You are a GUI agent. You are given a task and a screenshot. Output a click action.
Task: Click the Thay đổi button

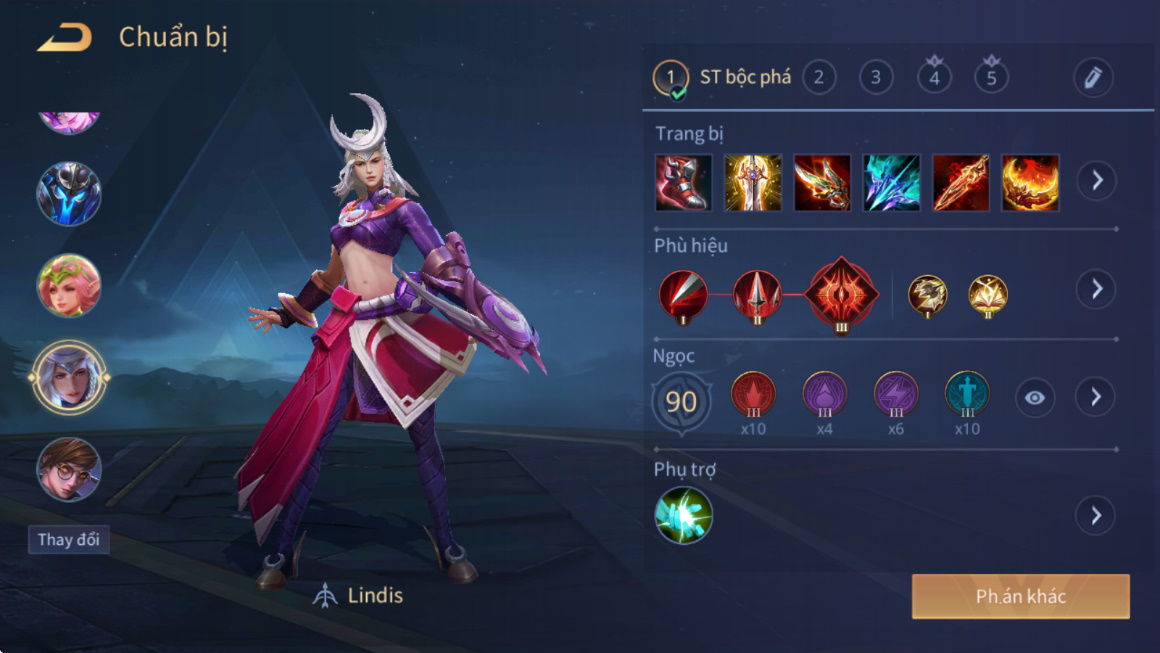pos(69,540)
